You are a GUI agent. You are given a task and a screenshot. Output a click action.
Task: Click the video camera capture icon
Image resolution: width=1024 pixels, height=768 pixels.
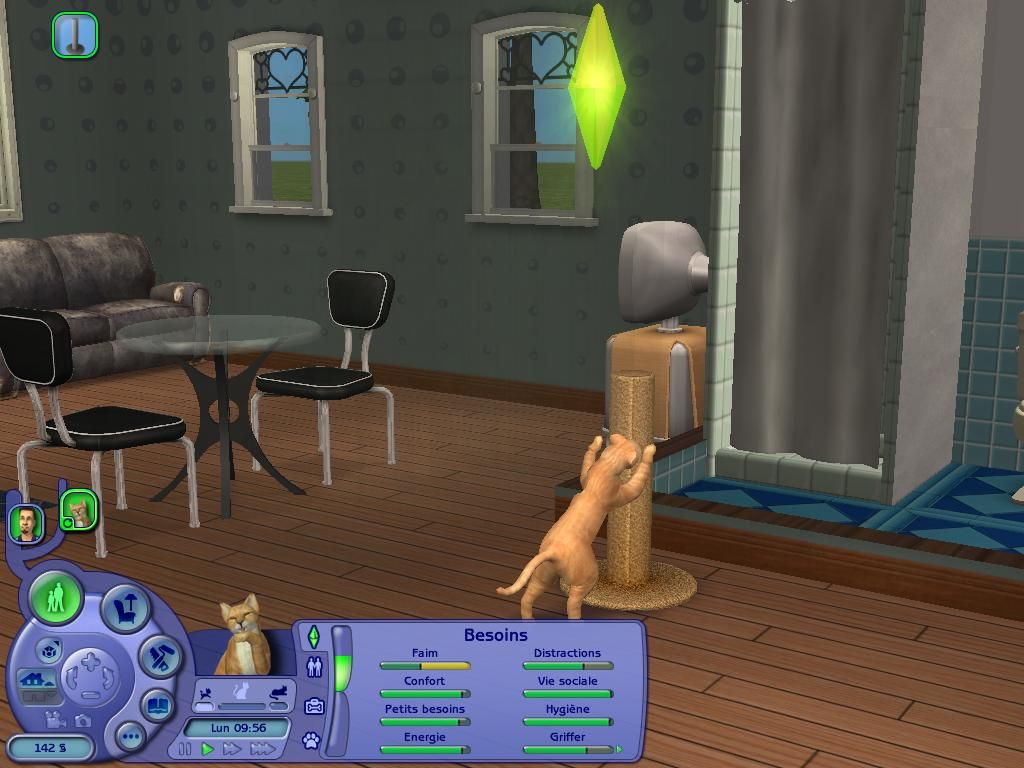[56, 719]
